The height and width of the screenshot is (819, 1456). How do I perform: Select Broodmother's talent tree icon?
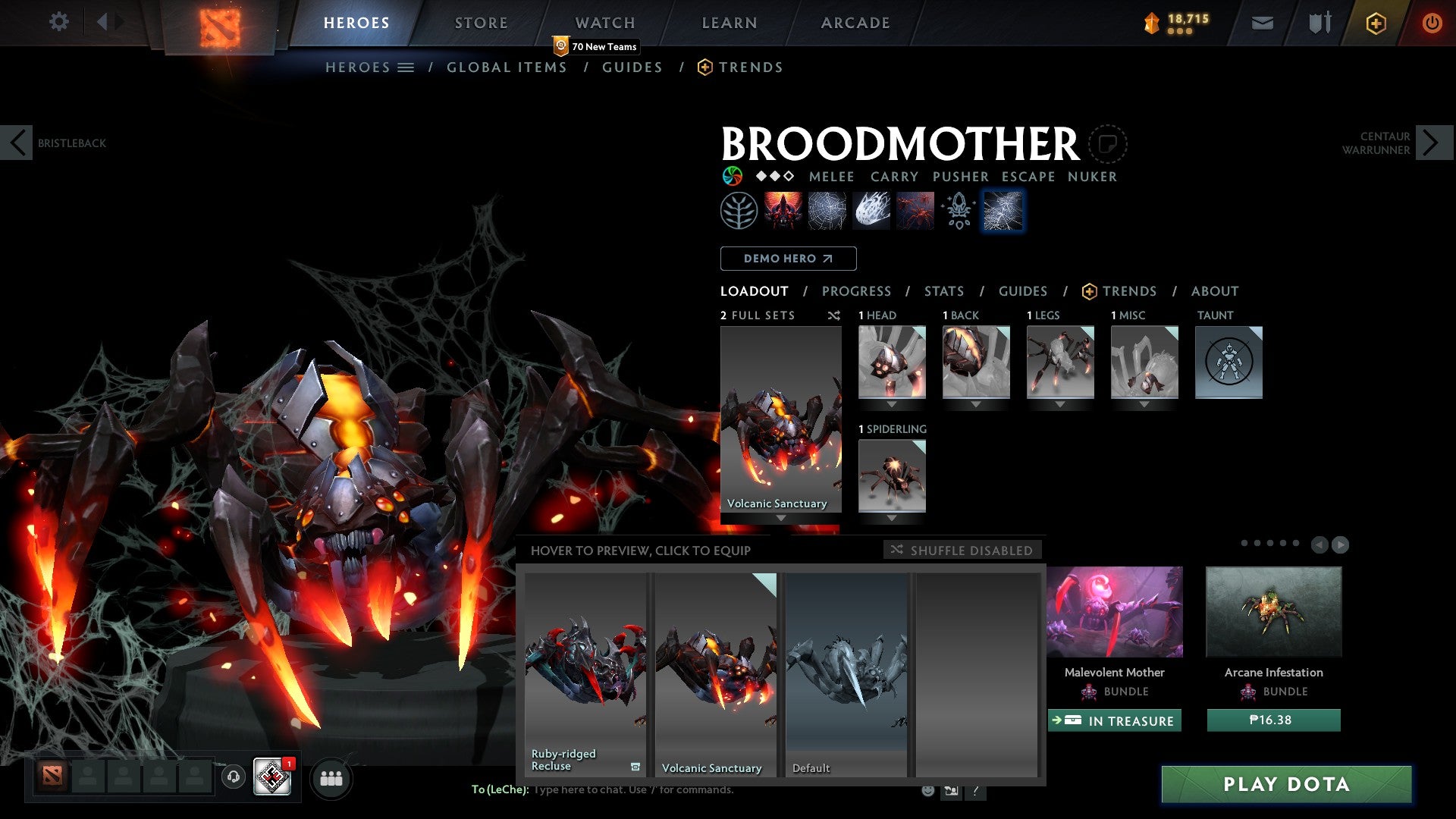pos(738,210)
